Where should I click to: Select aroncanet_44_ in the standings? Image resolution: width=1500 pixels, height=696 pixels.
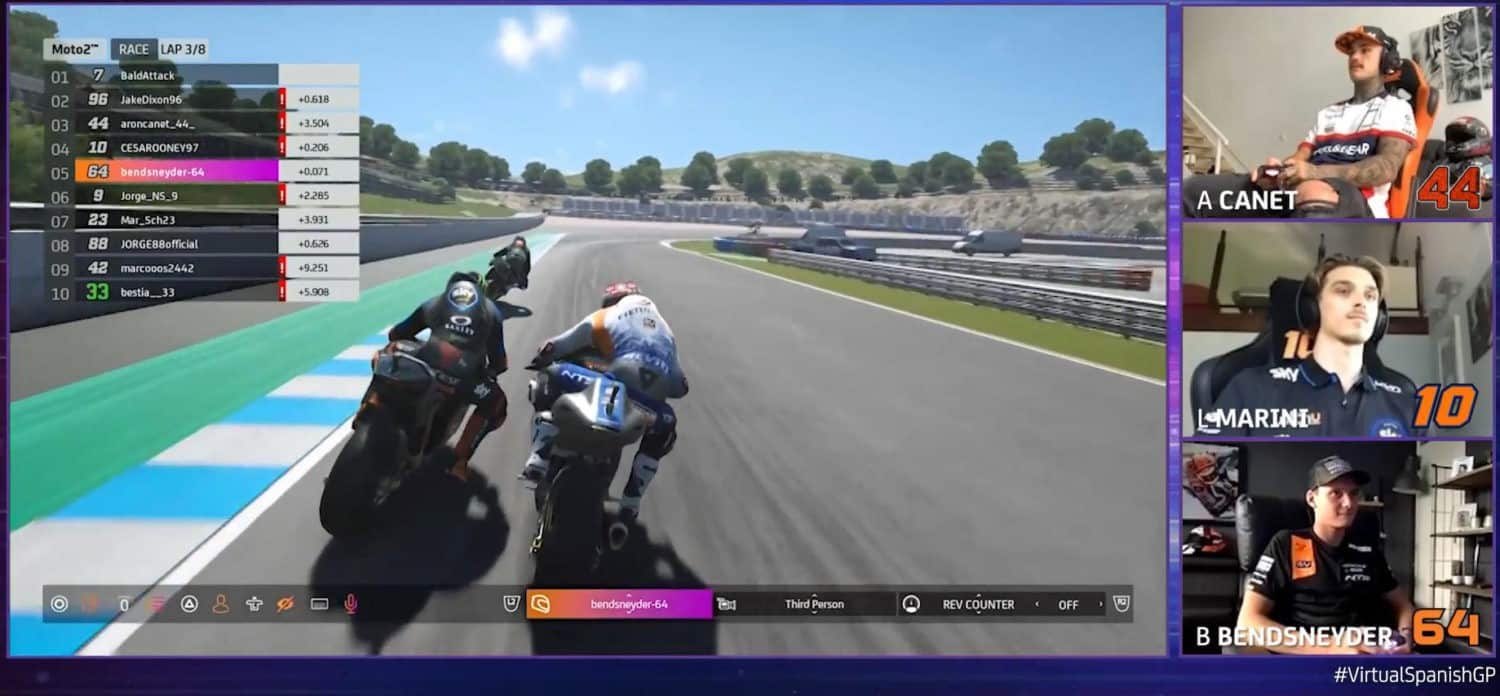click(157, 124)
